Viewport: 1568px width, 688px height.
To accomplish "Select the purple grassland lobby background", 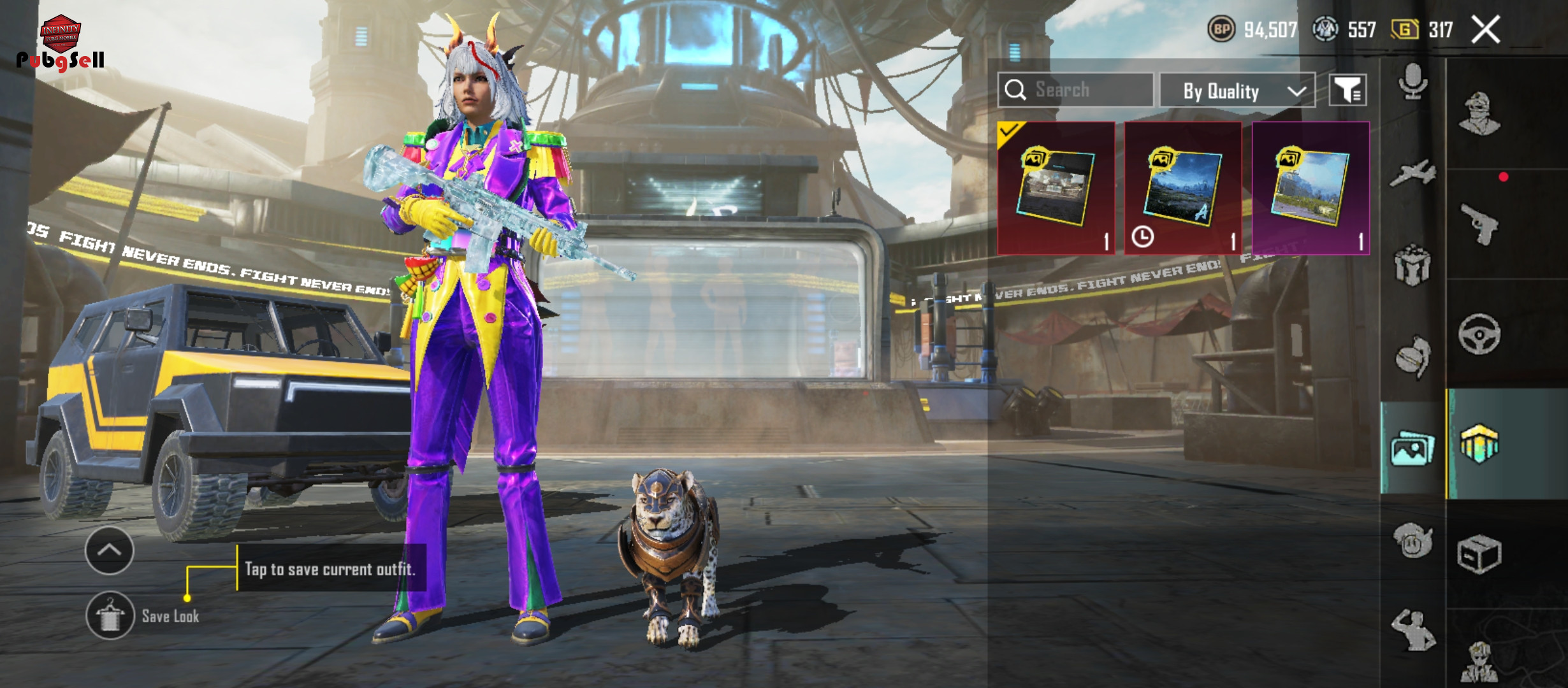I will (x=1310, y=188).
